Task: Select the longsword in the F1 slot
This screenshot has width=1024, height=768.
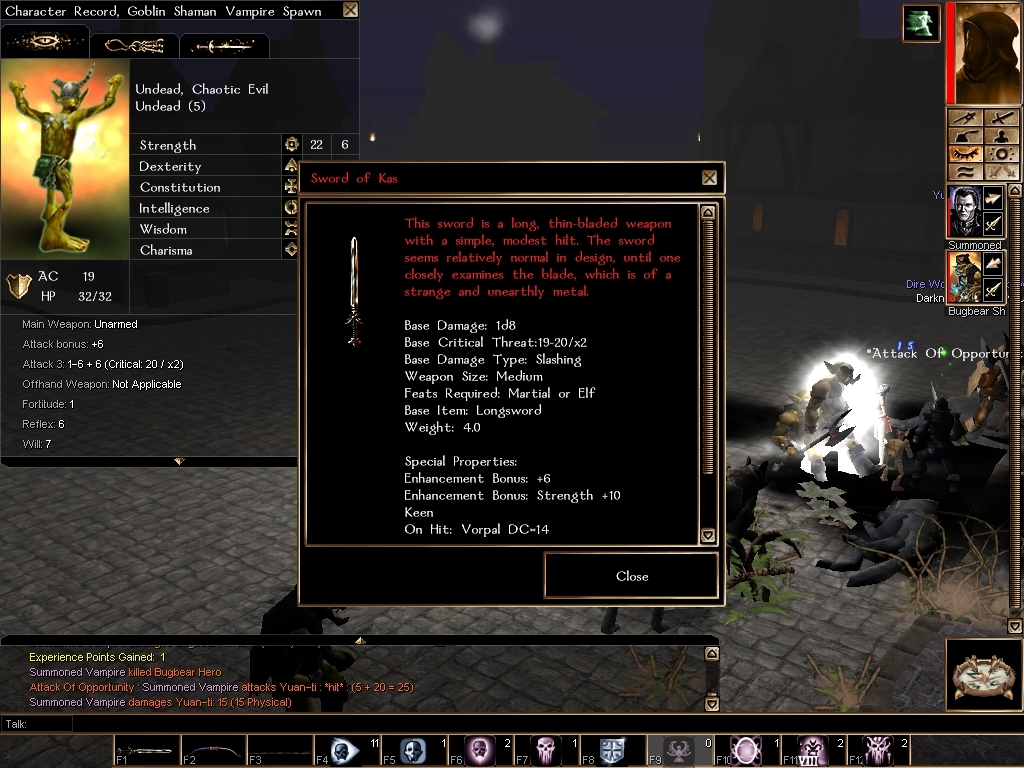Action: click(x=147, y=749)
